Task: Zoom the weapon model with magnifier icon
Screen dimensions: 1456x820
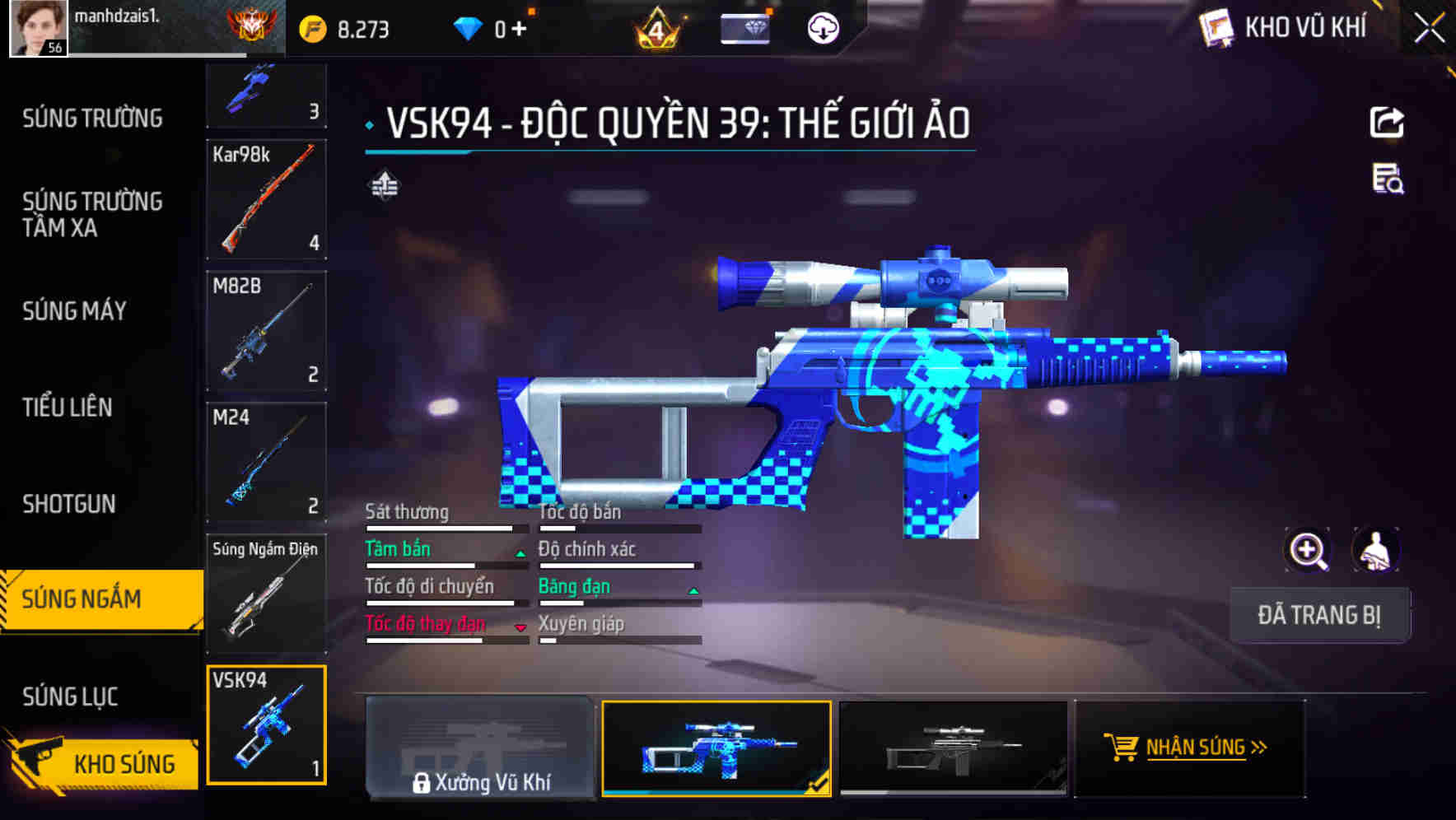Action: (x=1308, y=551)
